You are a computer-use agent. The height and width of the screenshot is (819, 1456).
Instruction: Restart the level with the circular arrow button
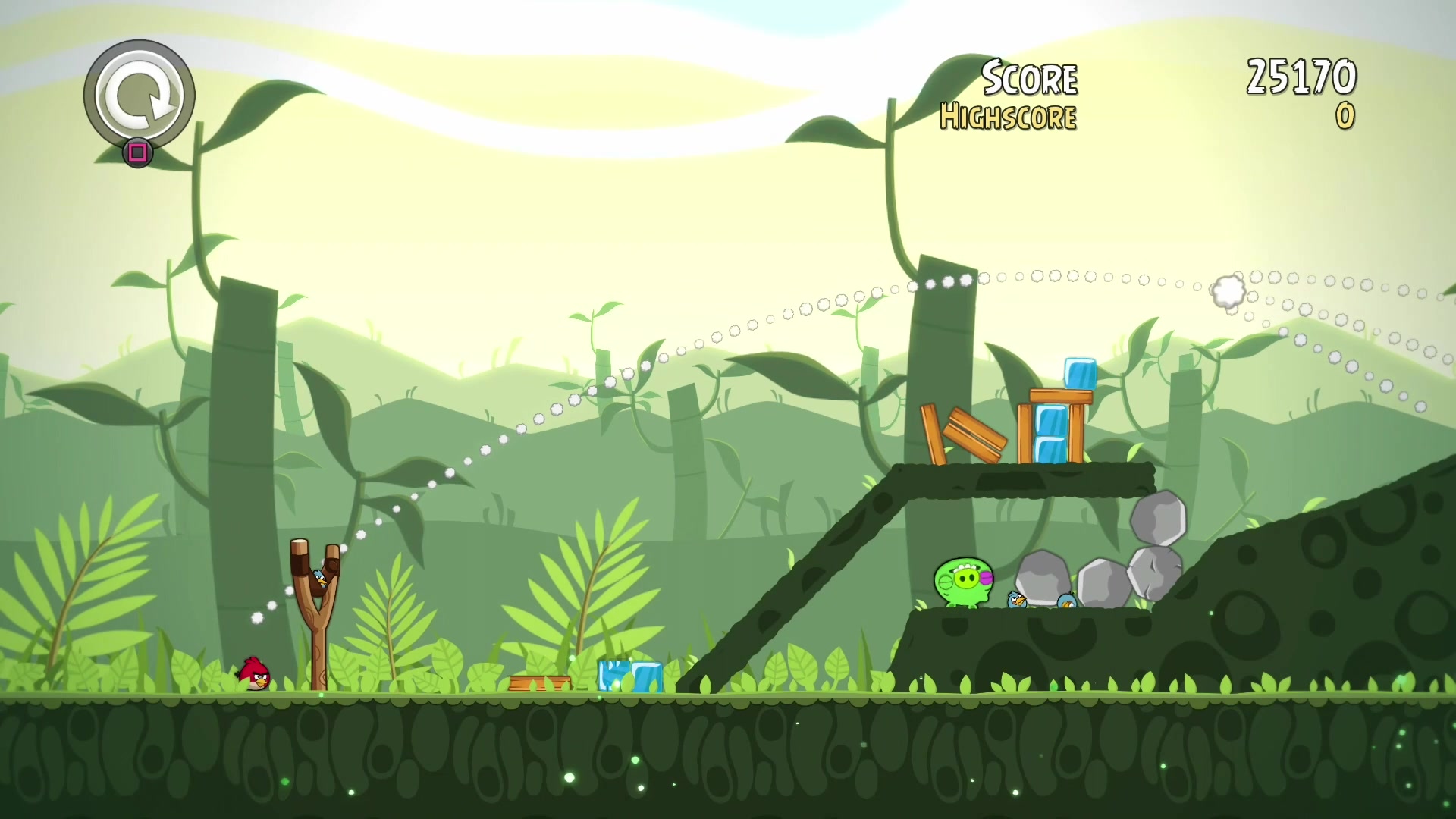(140, 95)
